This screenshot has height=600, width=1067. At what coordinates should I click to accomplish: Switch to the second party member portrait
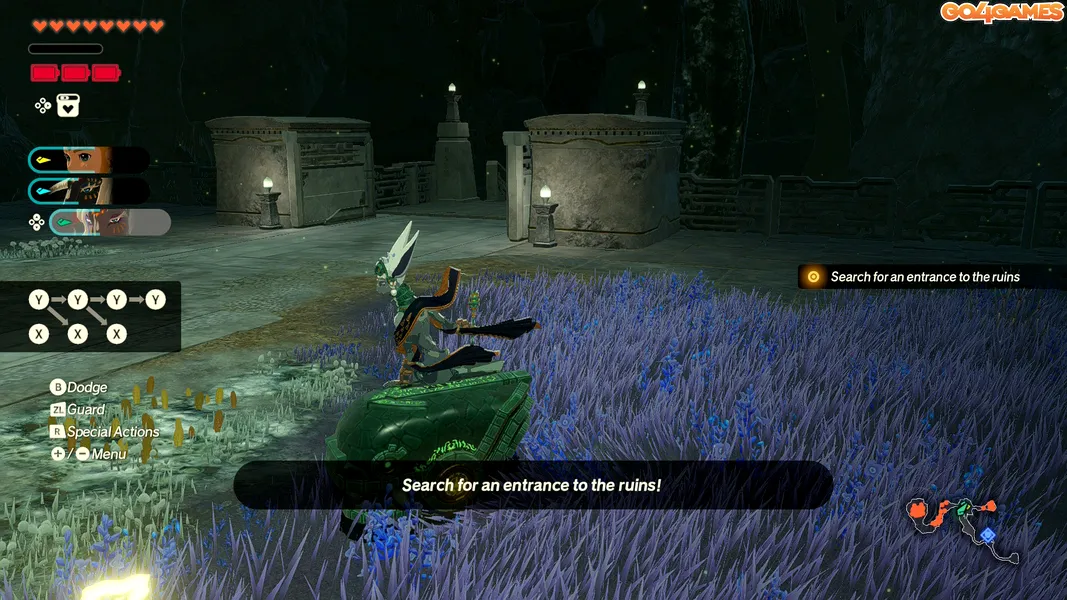pyautogui.click(x=89, y=191)
